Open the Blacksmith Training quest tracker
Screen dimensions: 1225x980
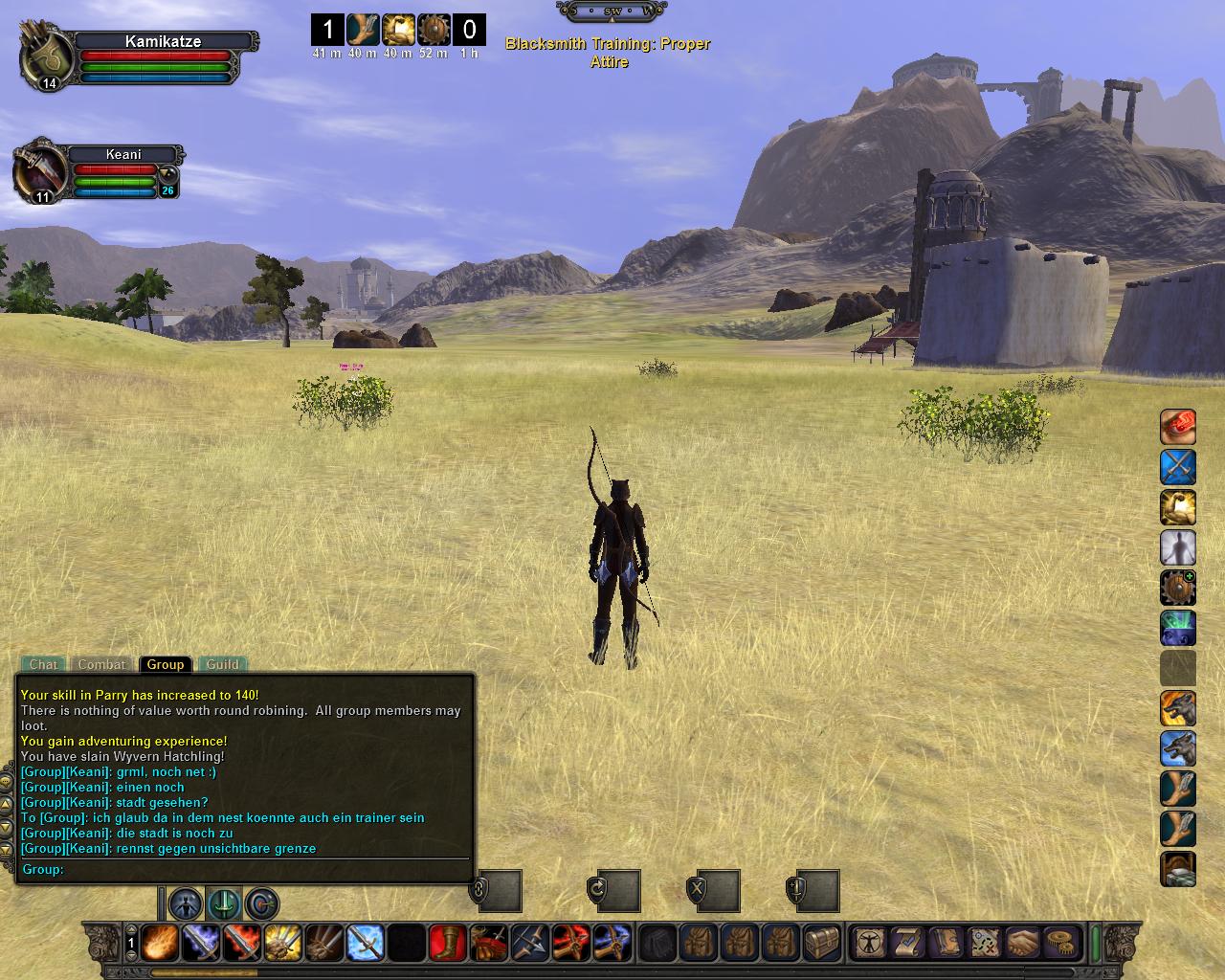coord(608,53)
